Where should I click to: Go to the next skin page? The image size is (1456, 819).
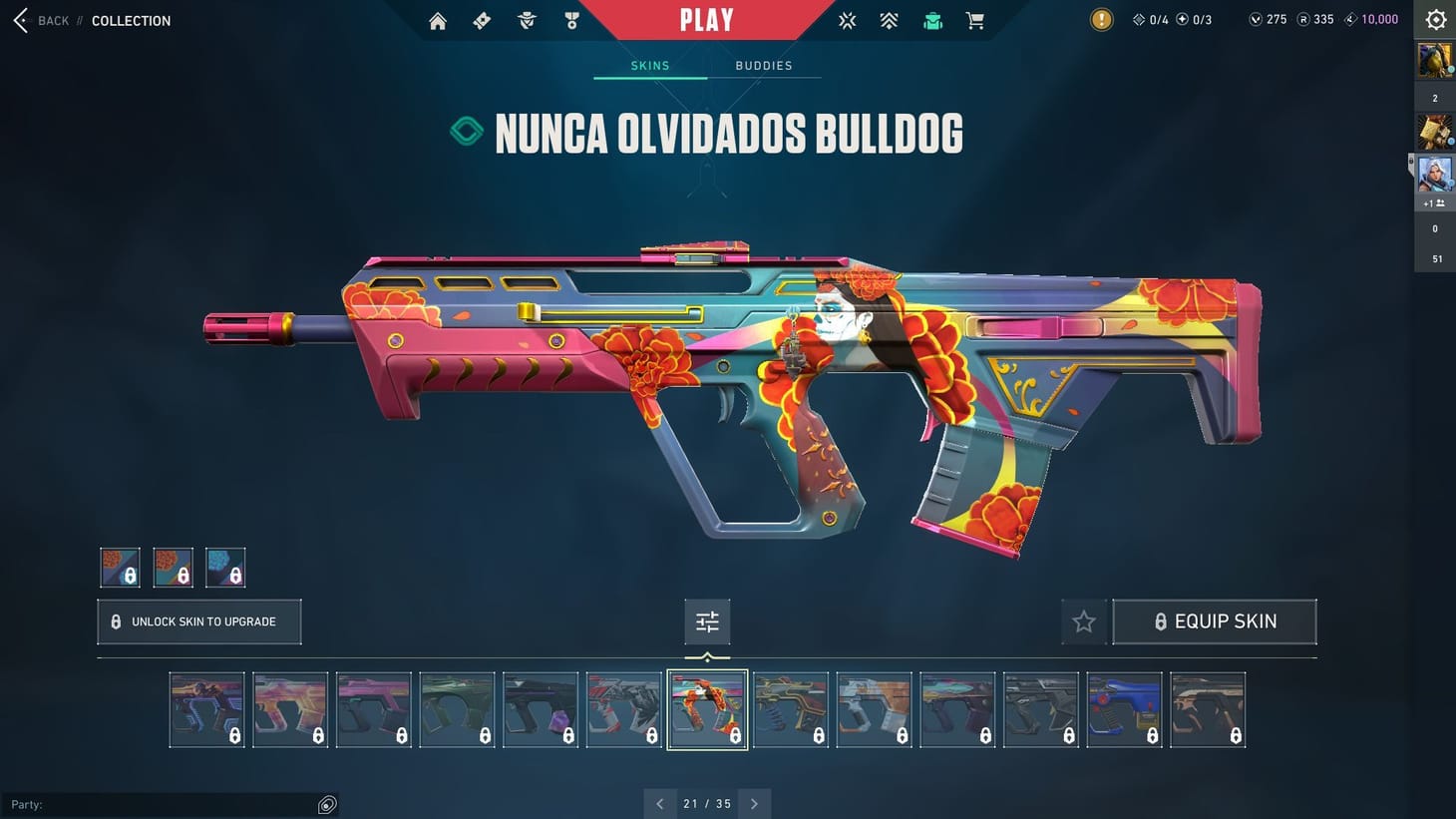tap(754, 803)
